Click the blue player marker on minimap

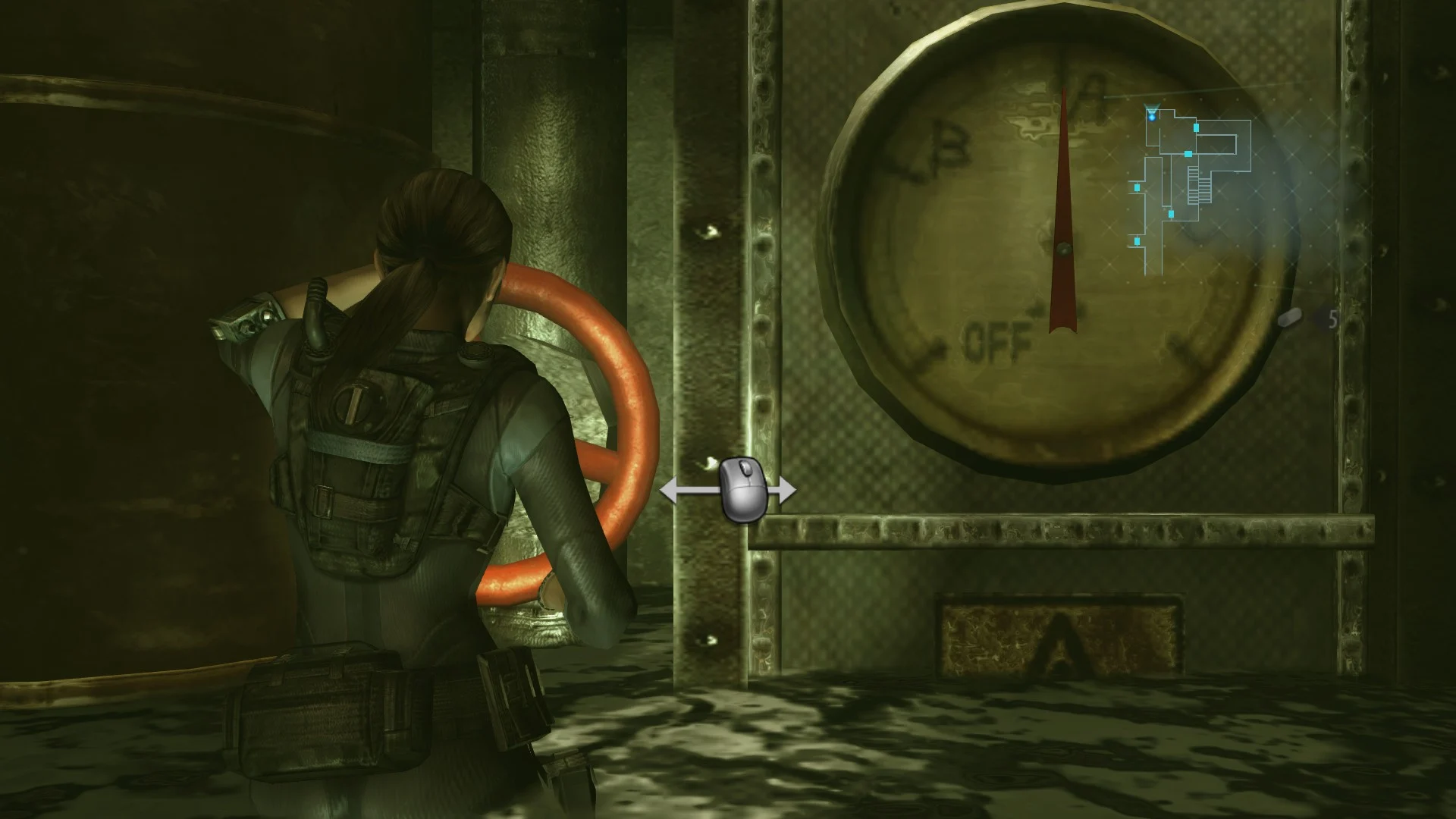(x=1151, y=116)
